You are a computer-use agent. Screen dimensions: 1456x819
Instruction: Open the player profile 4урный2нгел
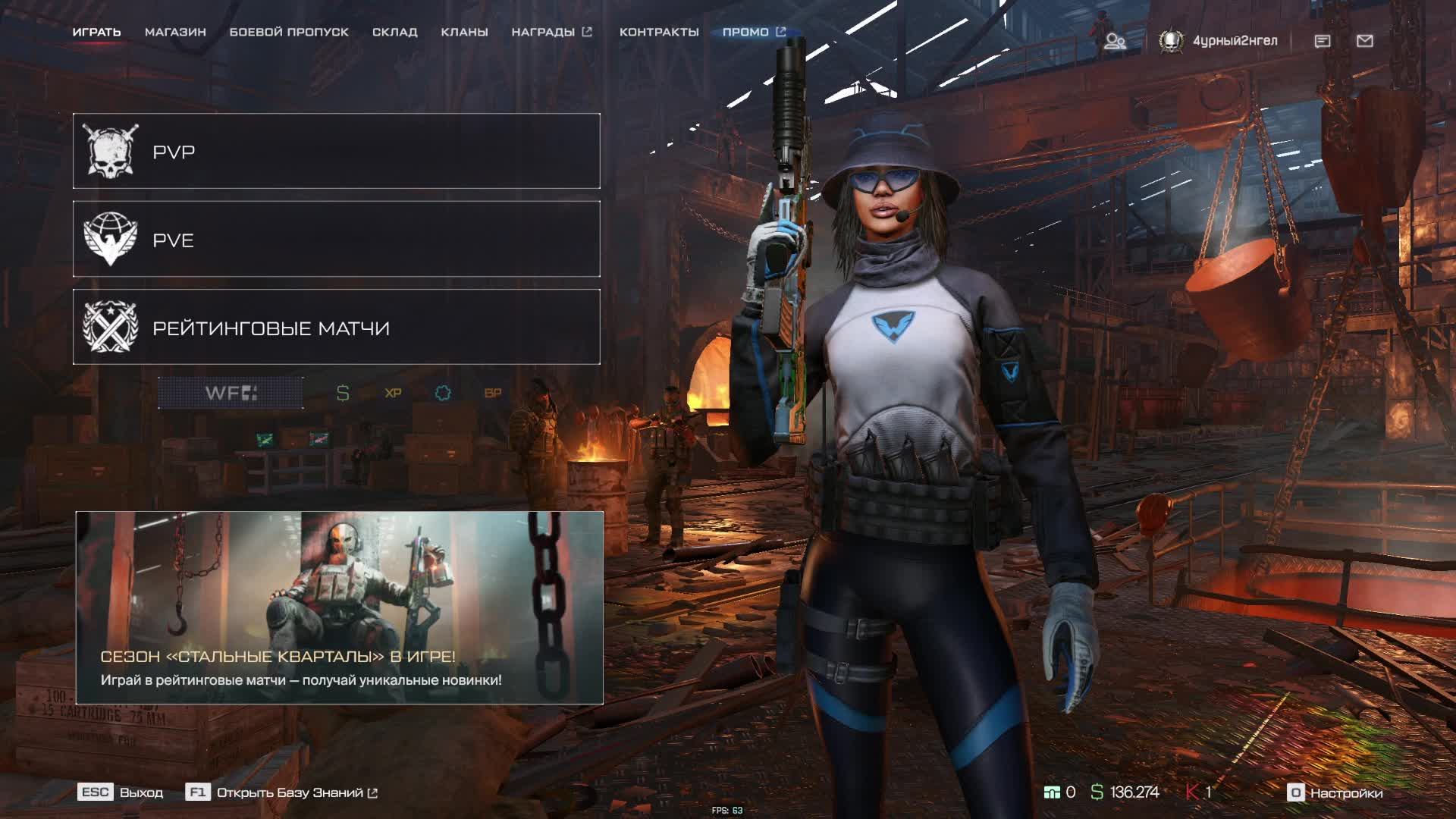pos(1219,41)
